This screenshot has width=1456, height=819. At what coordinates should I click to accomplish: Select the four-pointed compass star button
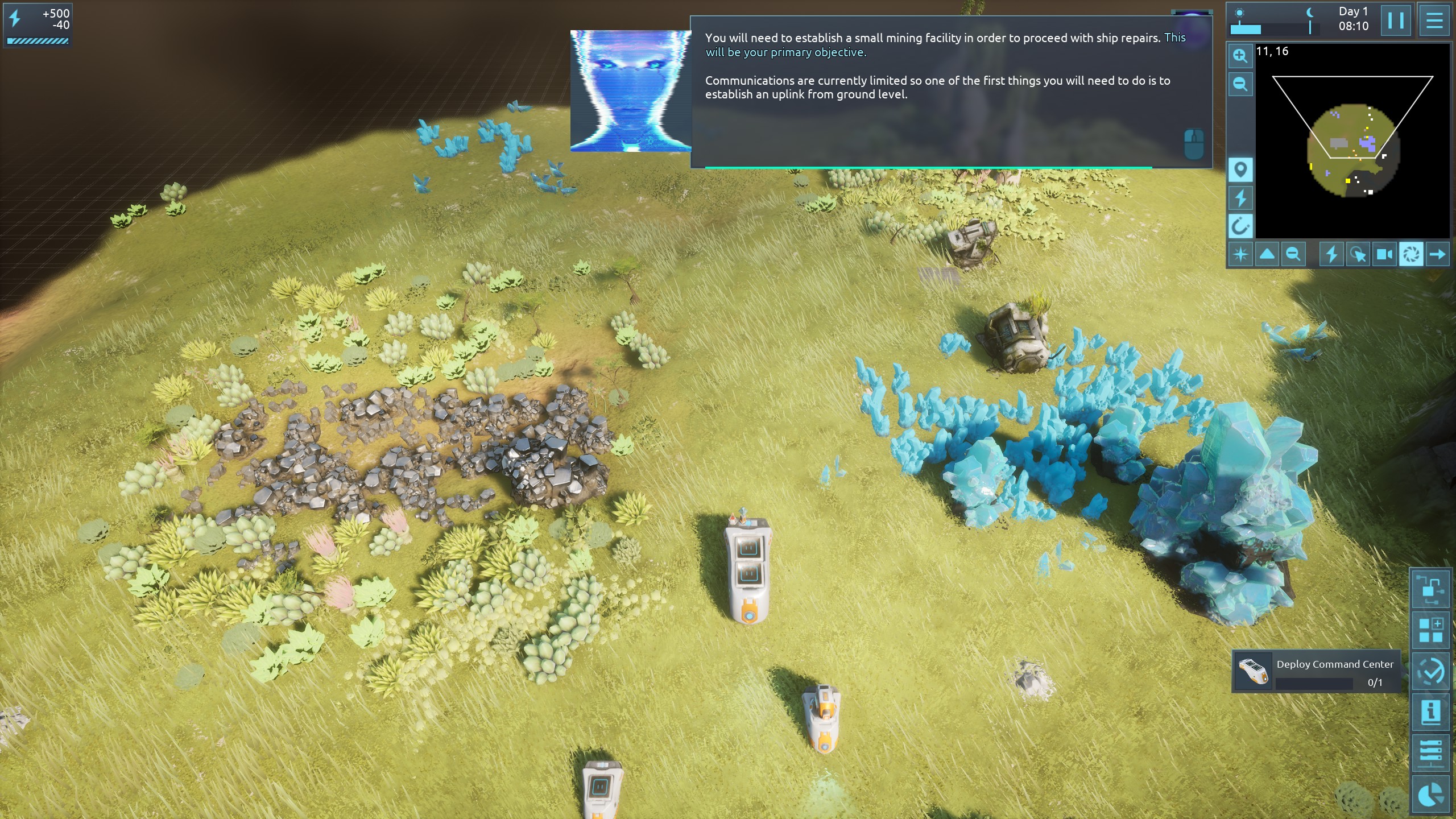(1240, 254)
